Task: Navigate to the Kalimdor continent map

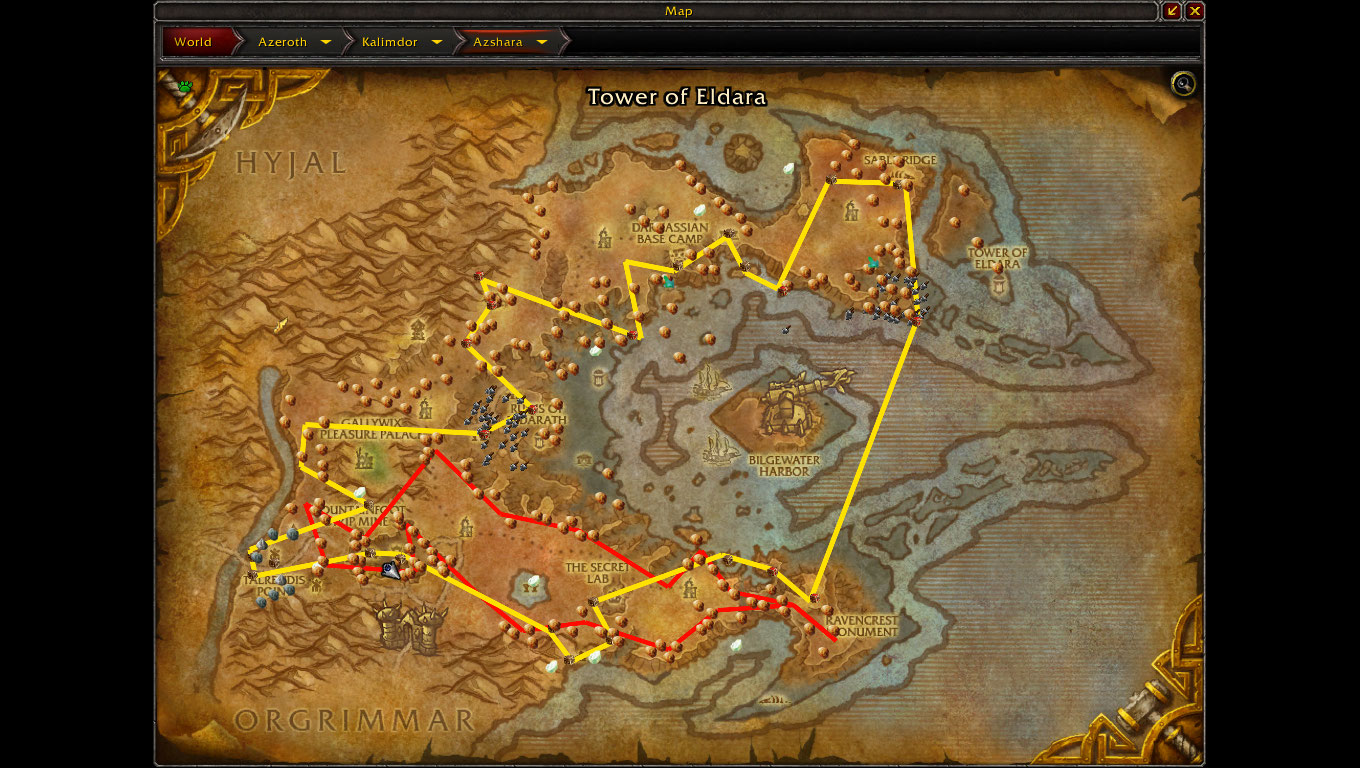Action: [x=389, y=42]
